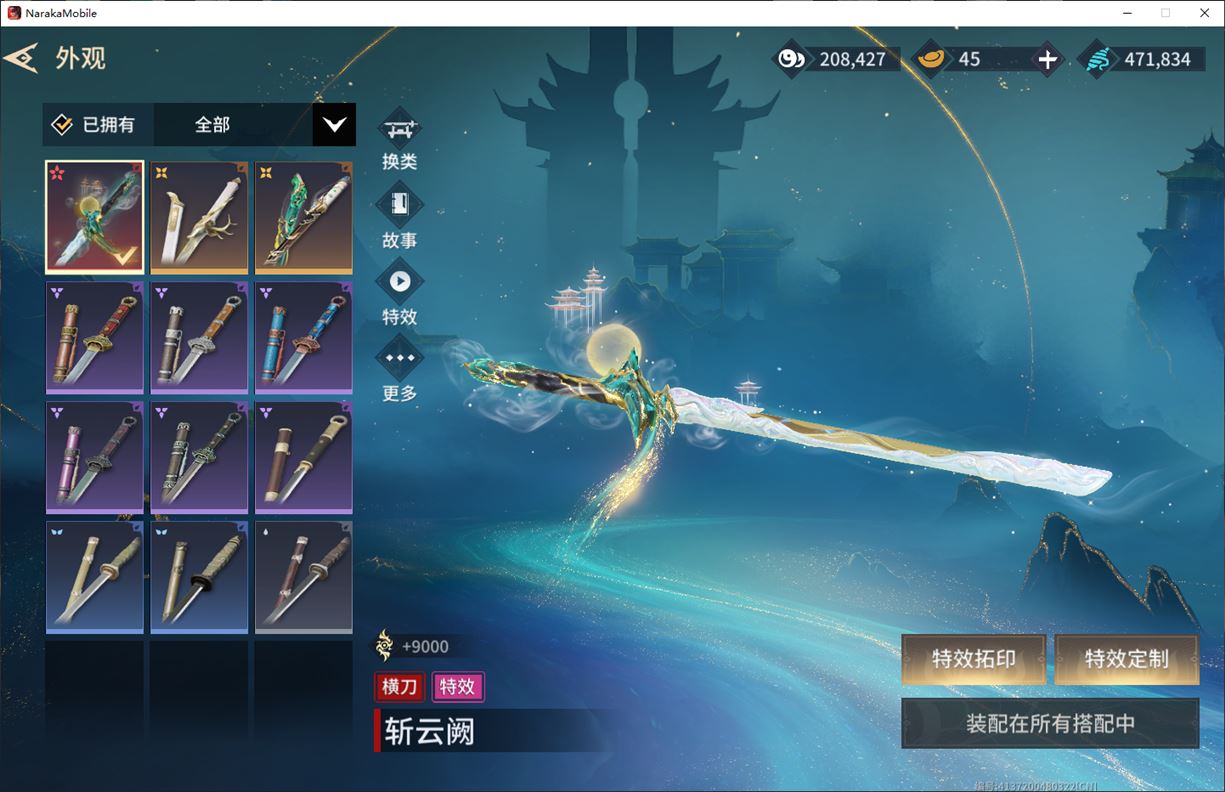The height and width of the screenshot is (792, 1225).
Task: Select the grey-bordered blade skin thumbnail
Action: coord(303,577)
